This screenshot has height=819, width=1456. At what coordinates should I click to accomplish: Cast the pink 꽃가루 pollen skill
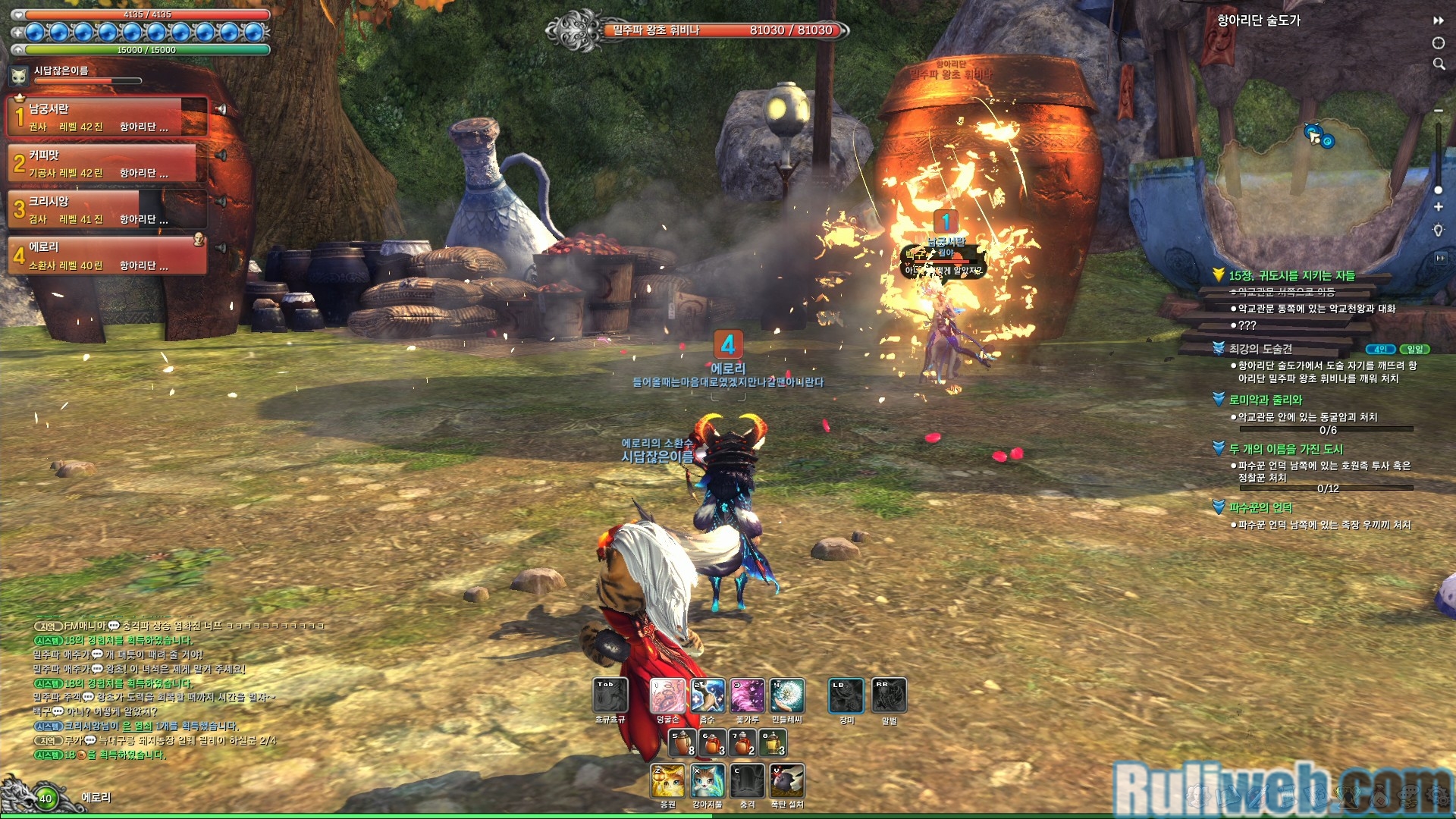tap(748, 695)
